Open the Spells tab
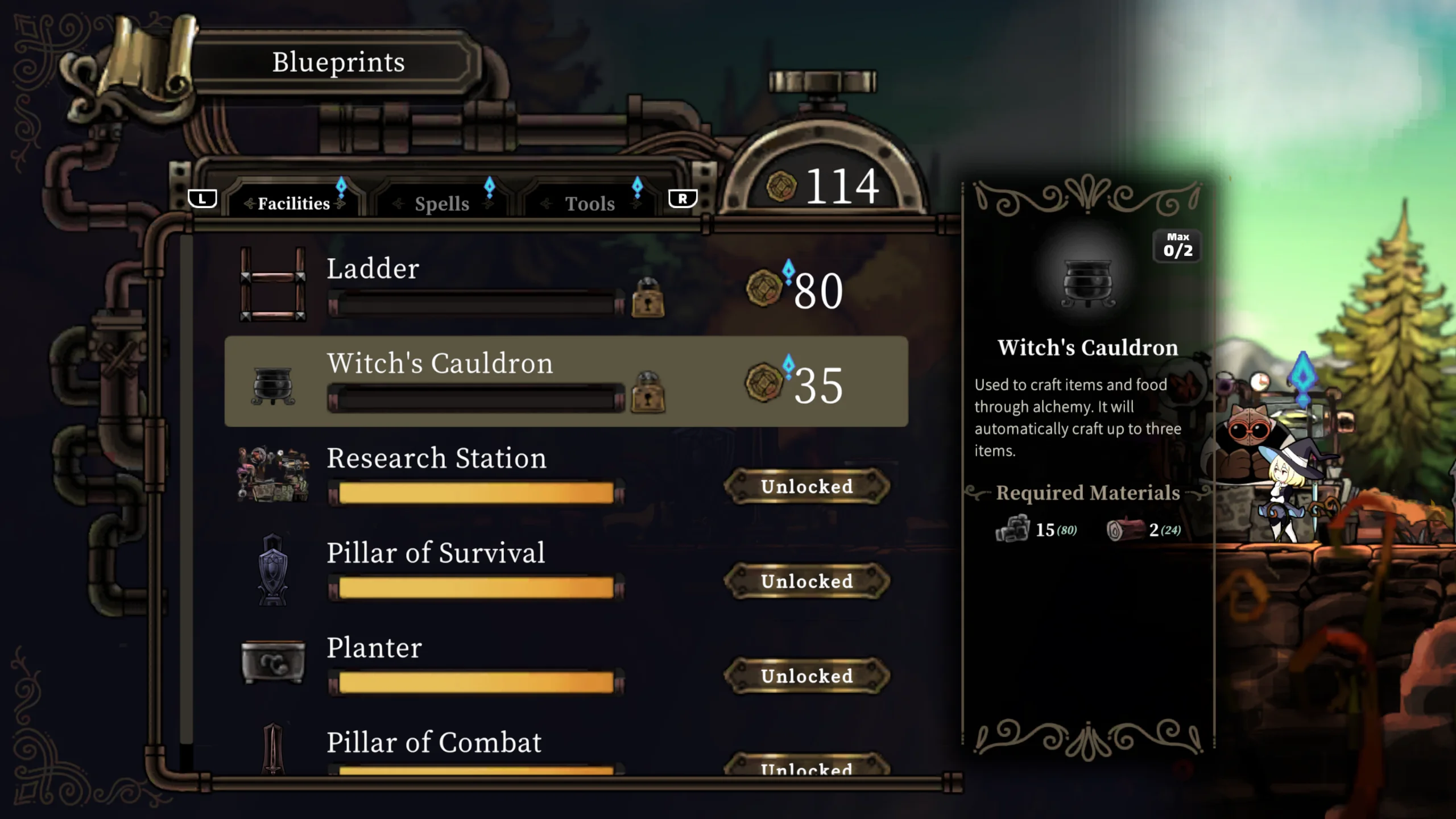Viewport: 1456px width, 819px height. click(442, 203)
